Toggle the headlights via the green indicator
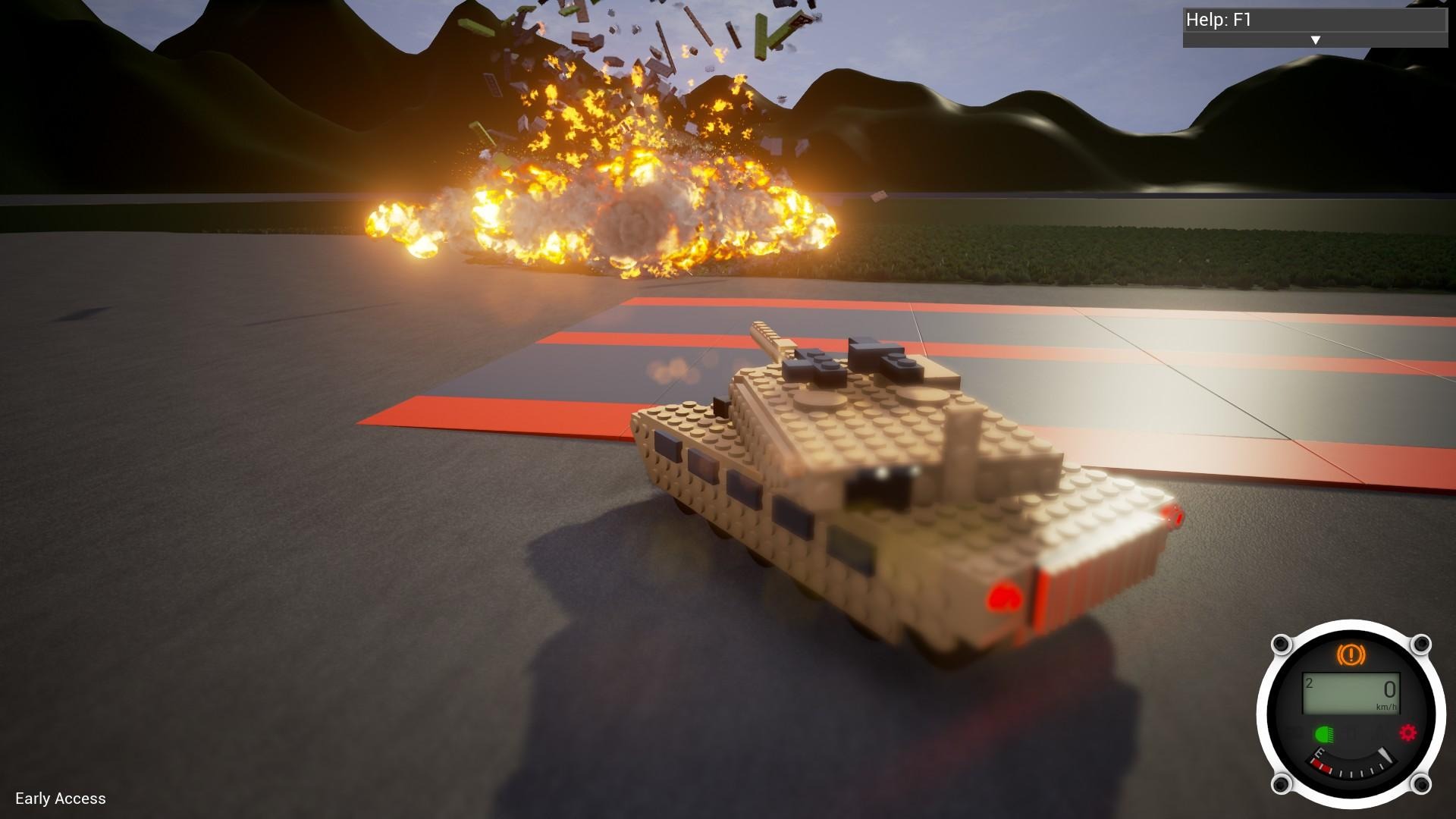The image size is (1456, 819). [1326, 733]
